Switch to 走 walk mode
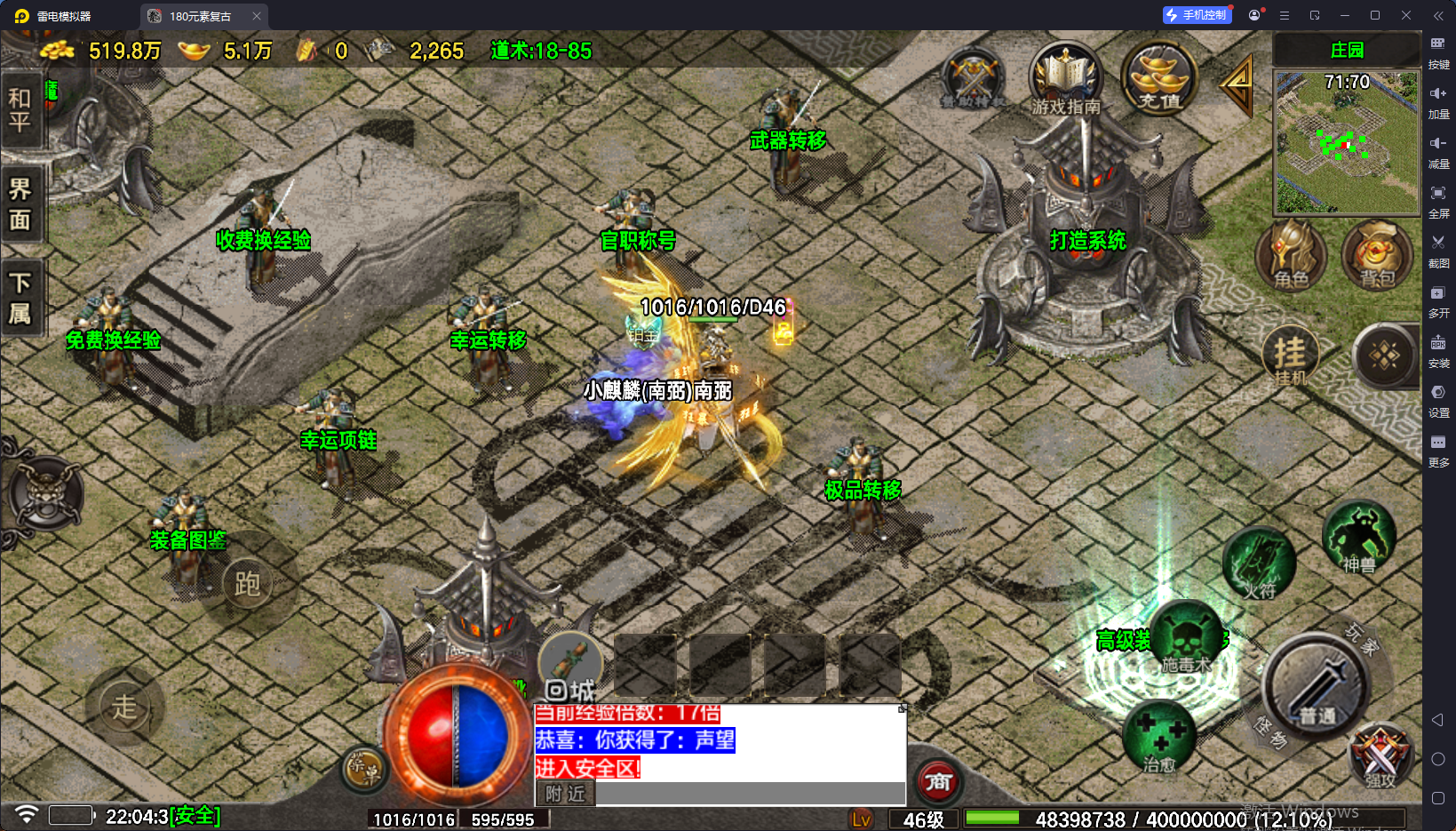 (x=124, y=707)
